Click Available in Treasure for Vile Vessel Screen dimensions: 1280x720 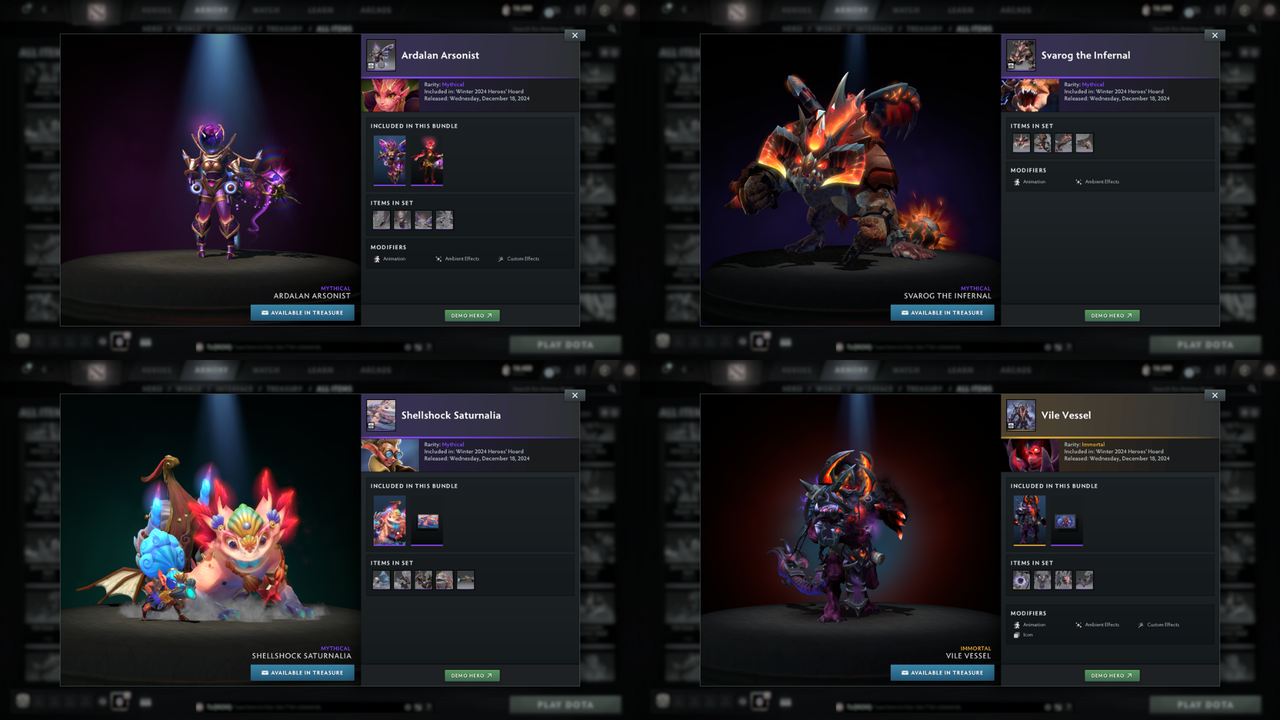tap(941, 672)
